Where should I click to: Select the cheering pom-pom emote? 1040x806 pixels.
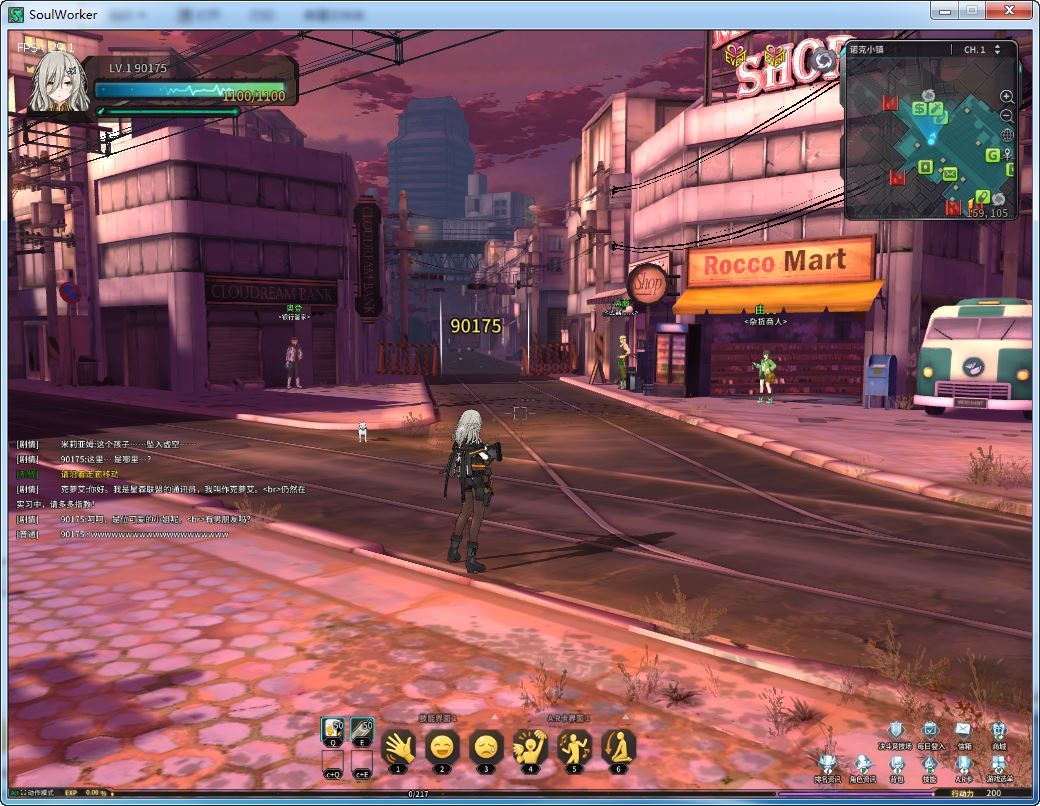530,747
